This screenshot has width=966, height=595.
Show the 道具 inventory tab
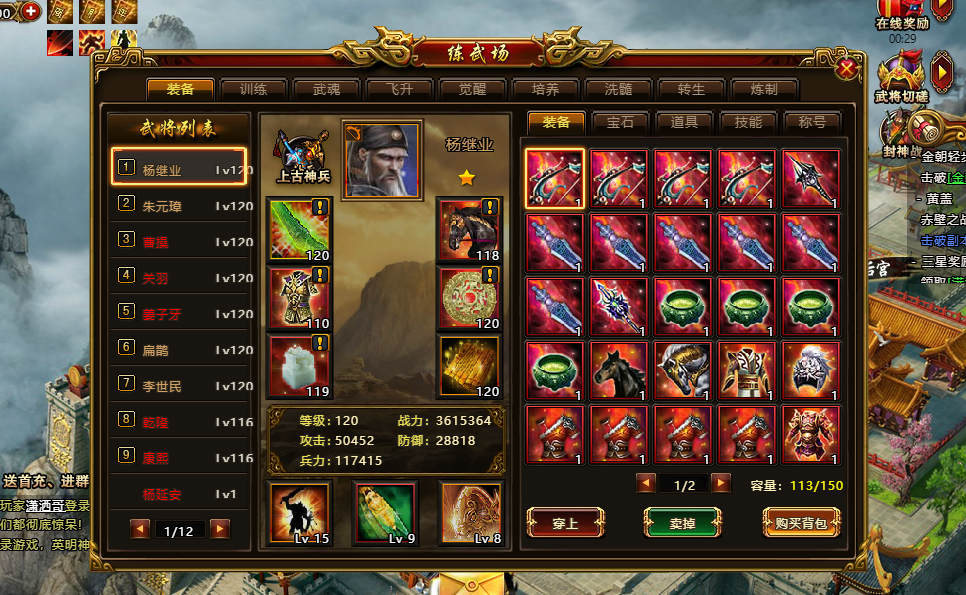(684, 122)
